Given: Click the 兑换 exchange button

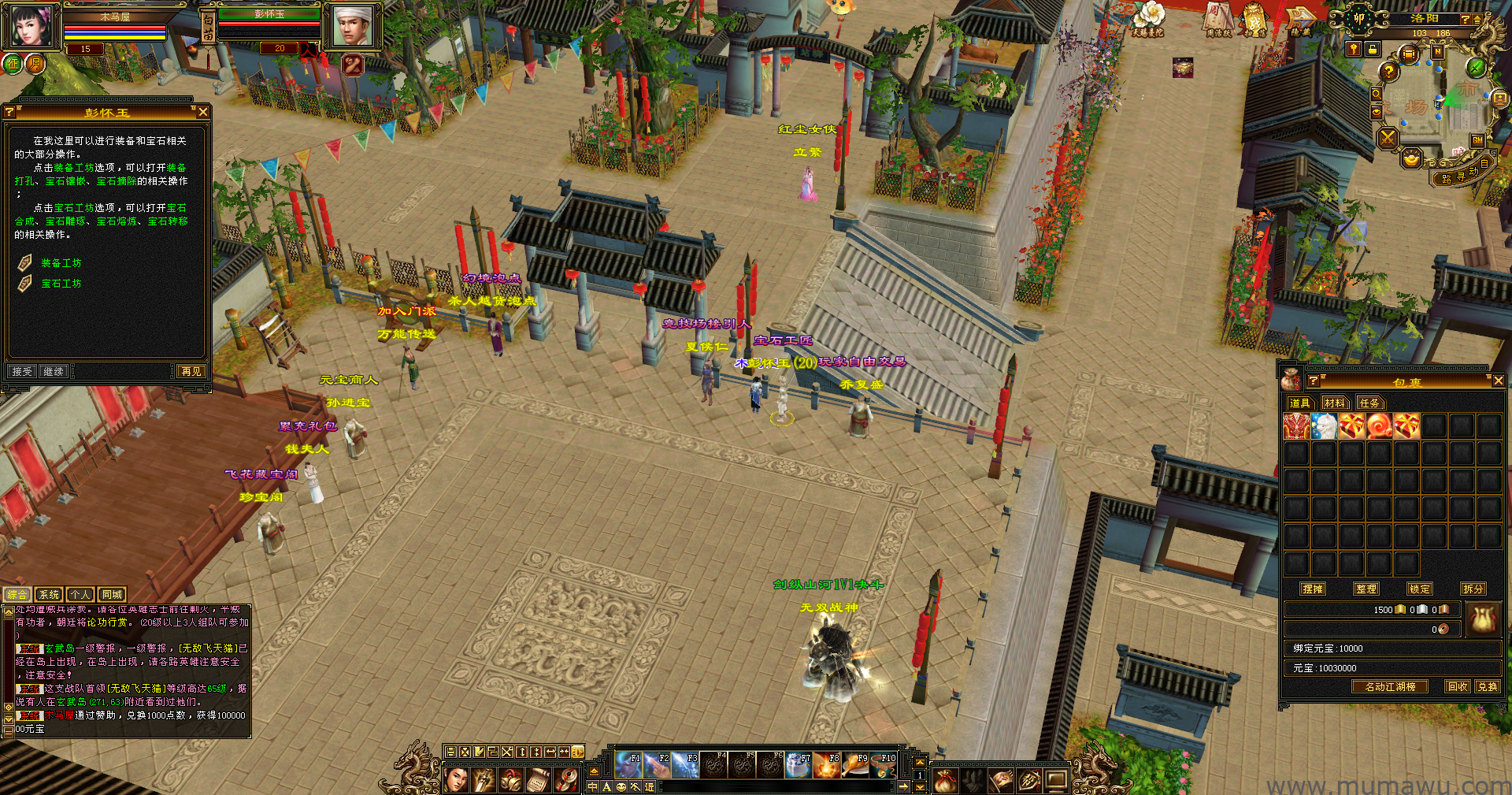Looking at the screenshot, I should (1487, 686).
